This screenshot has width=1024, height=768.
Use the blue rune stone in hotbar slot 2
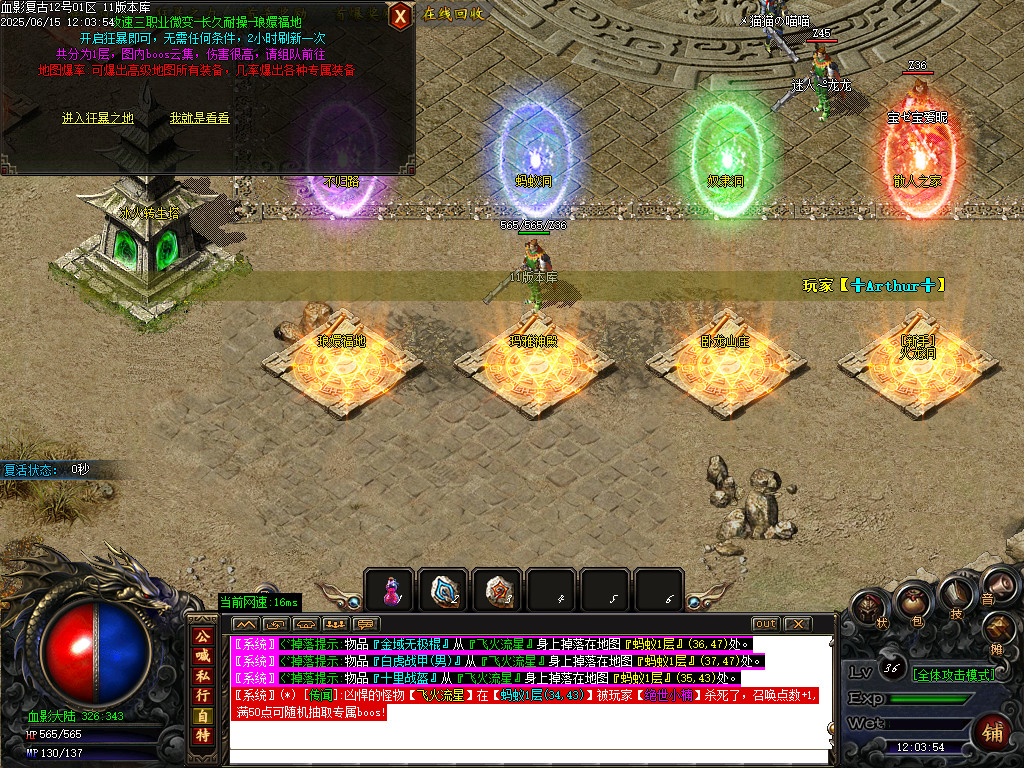tap(443, 591)
